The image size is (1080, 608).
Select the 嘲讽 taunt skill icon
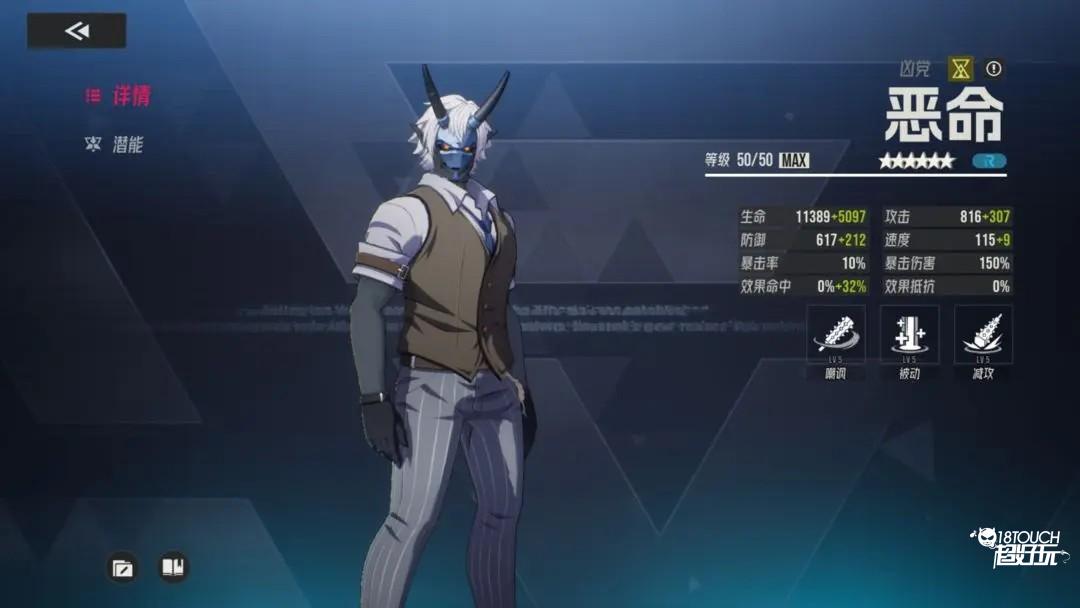click(835, 335)
